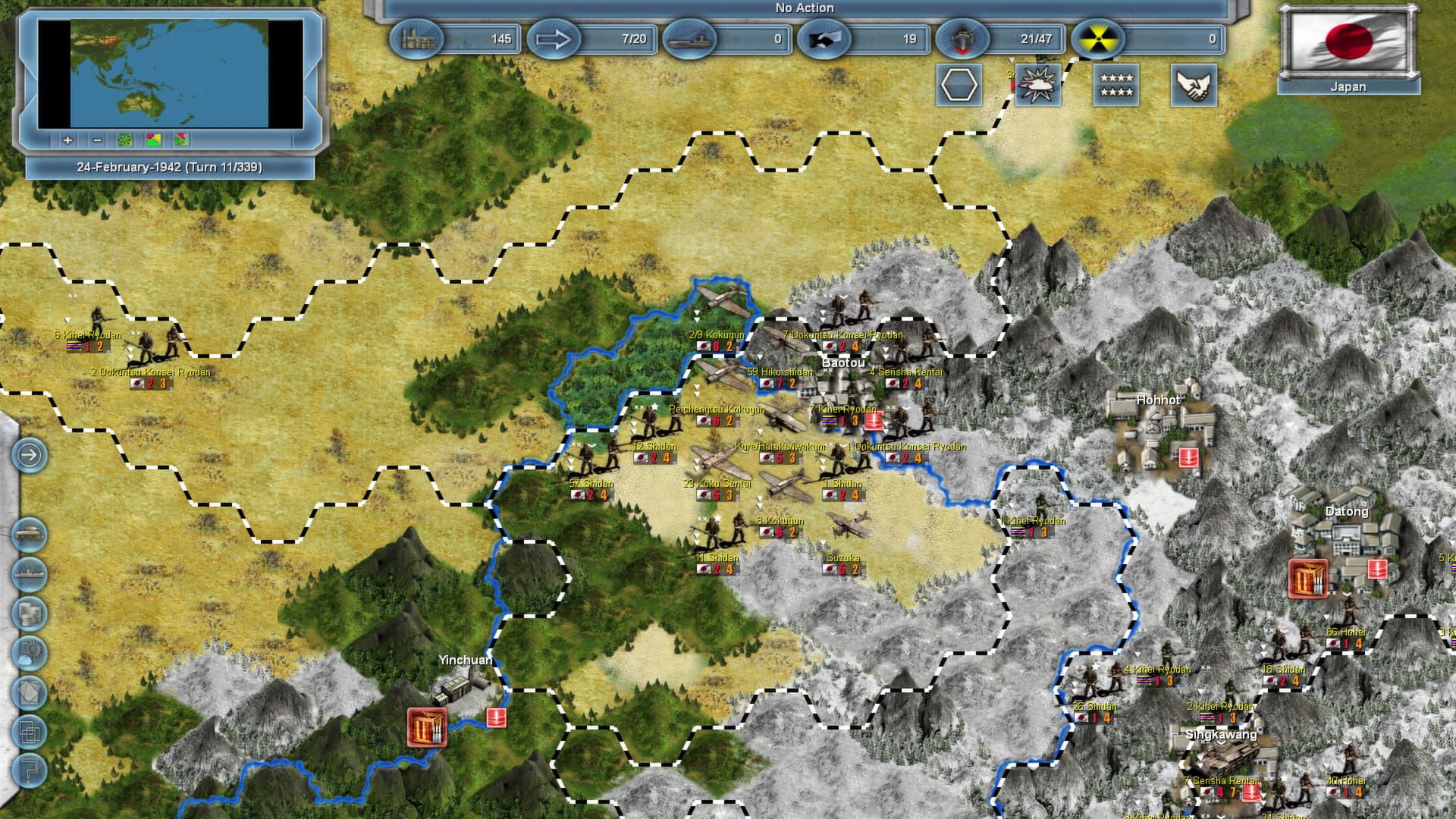Select the tank icon for land units
The height and width of the screenshot is (819, 1456).
(x=30, y=533)
